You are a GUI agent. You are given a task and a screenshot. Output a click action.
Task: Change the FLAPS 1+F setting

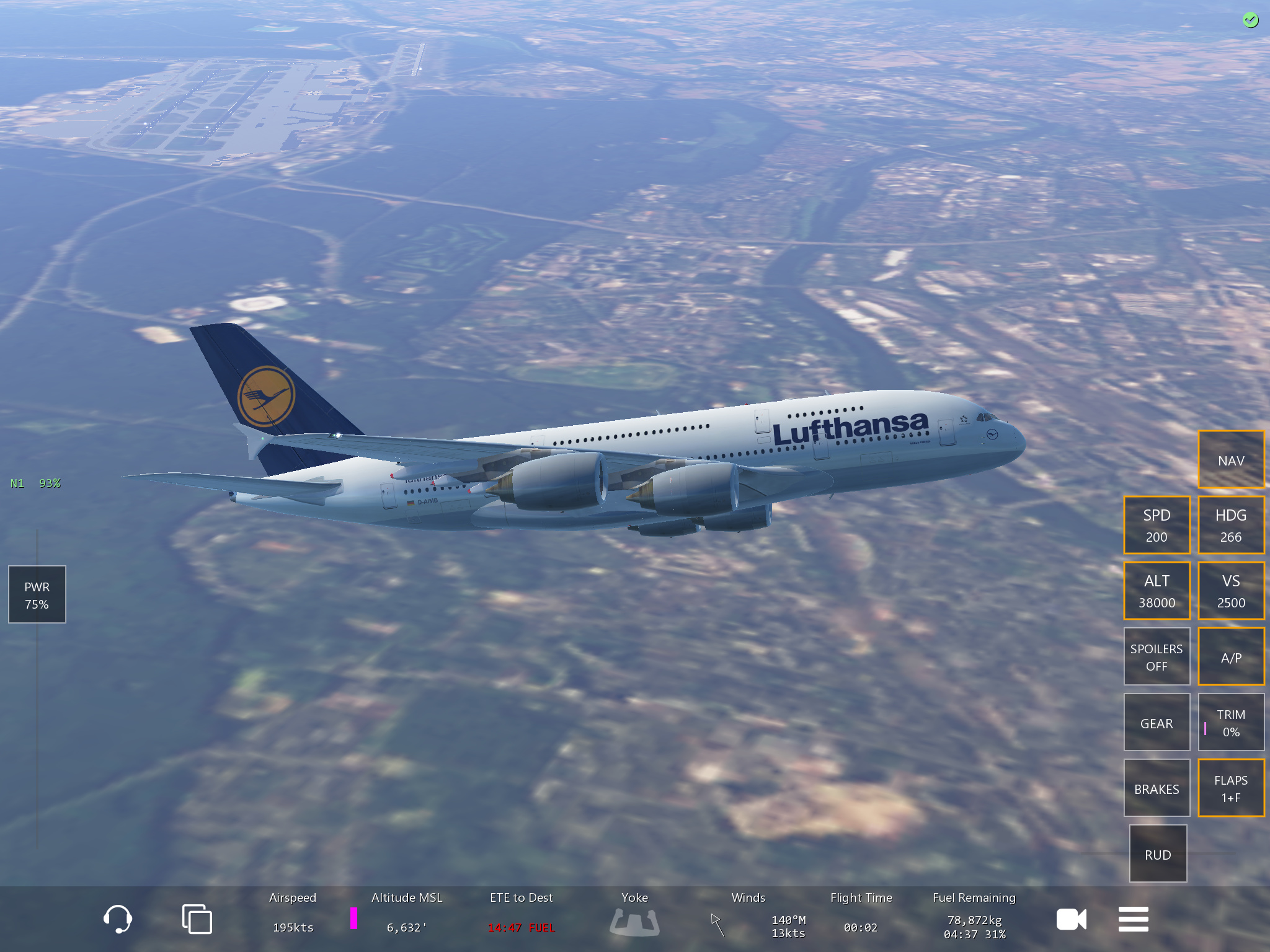[x=1230, y=788]
